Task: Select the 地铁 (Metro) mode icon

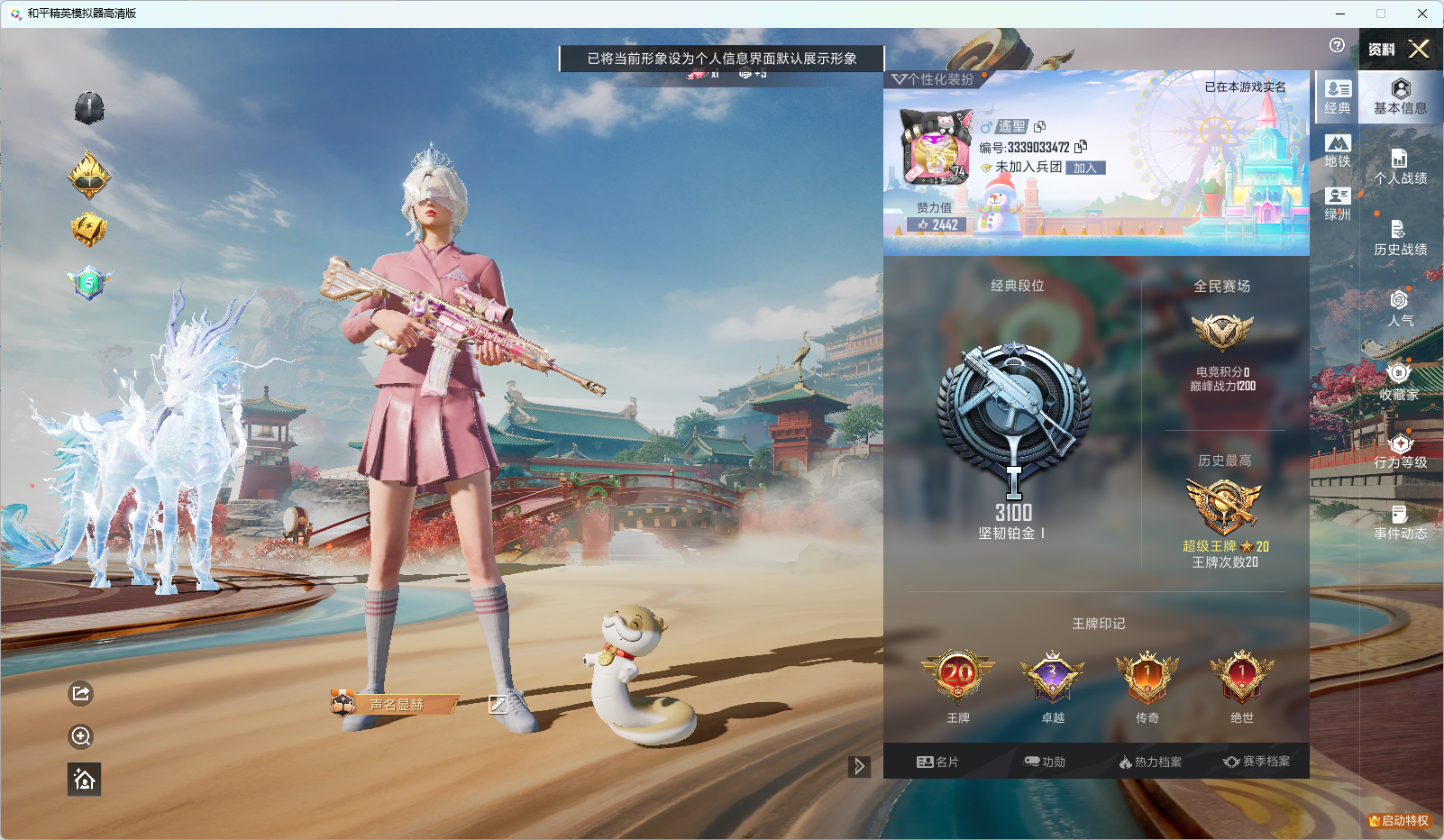Action: click(1337, 150)
